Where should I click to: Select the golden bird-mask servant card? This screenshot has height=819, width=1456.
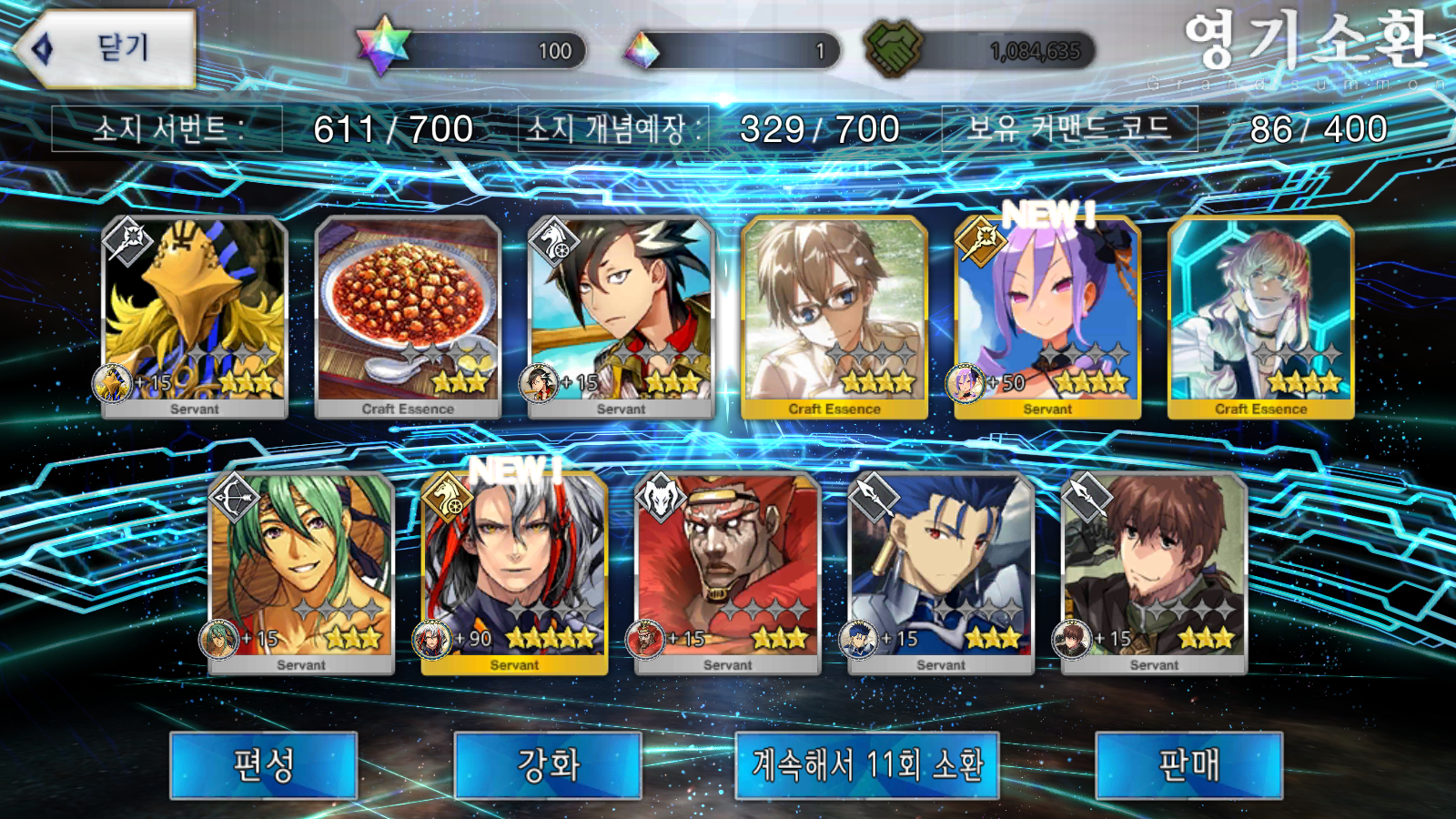[195, 314]
